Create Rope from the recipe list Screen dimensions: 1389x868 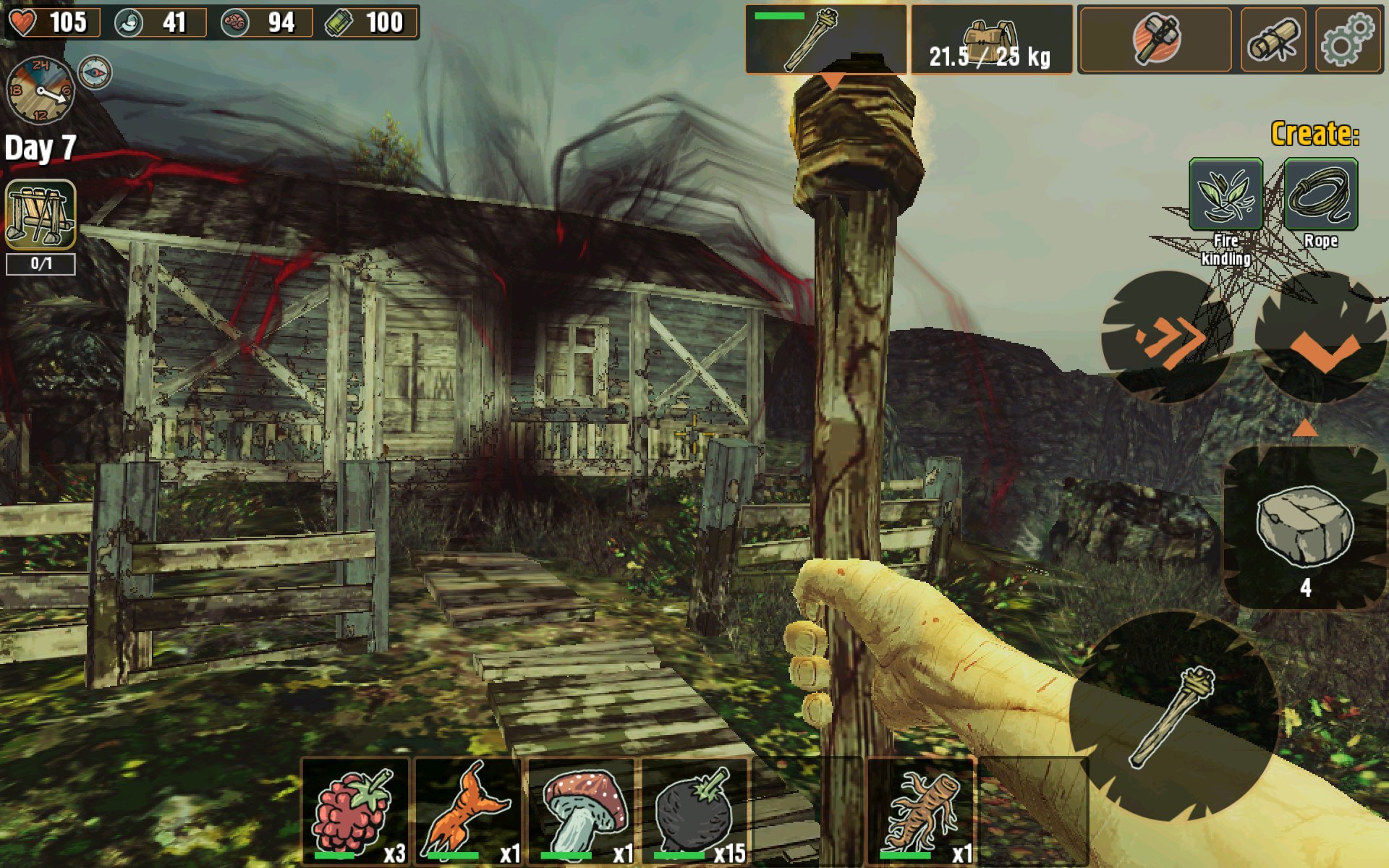click(1320, 195)
